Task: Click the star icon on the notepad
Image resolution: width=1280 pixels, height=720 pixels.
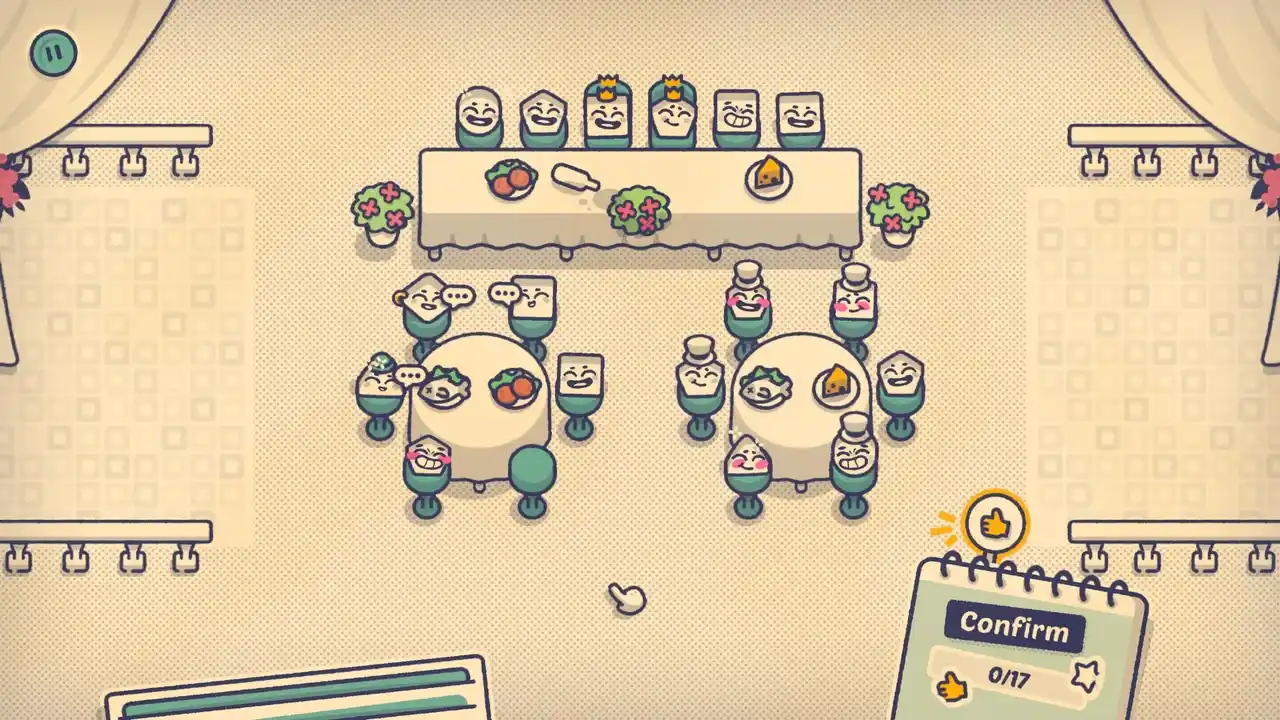Action: click(1086, 679)
